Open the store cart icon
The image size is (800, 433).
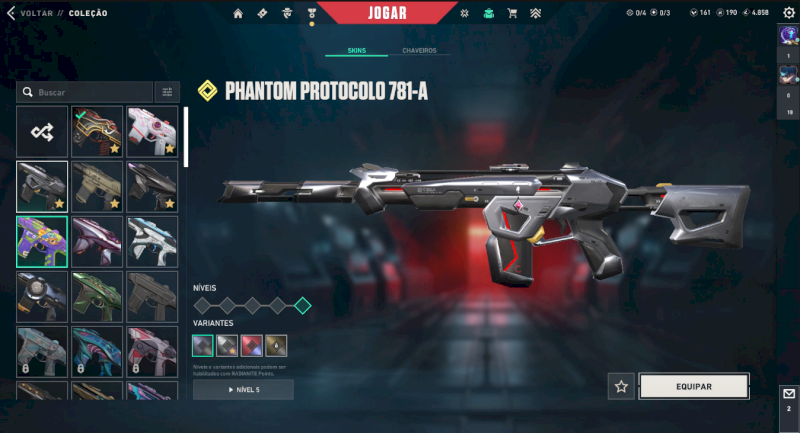[x=512, y=13]
